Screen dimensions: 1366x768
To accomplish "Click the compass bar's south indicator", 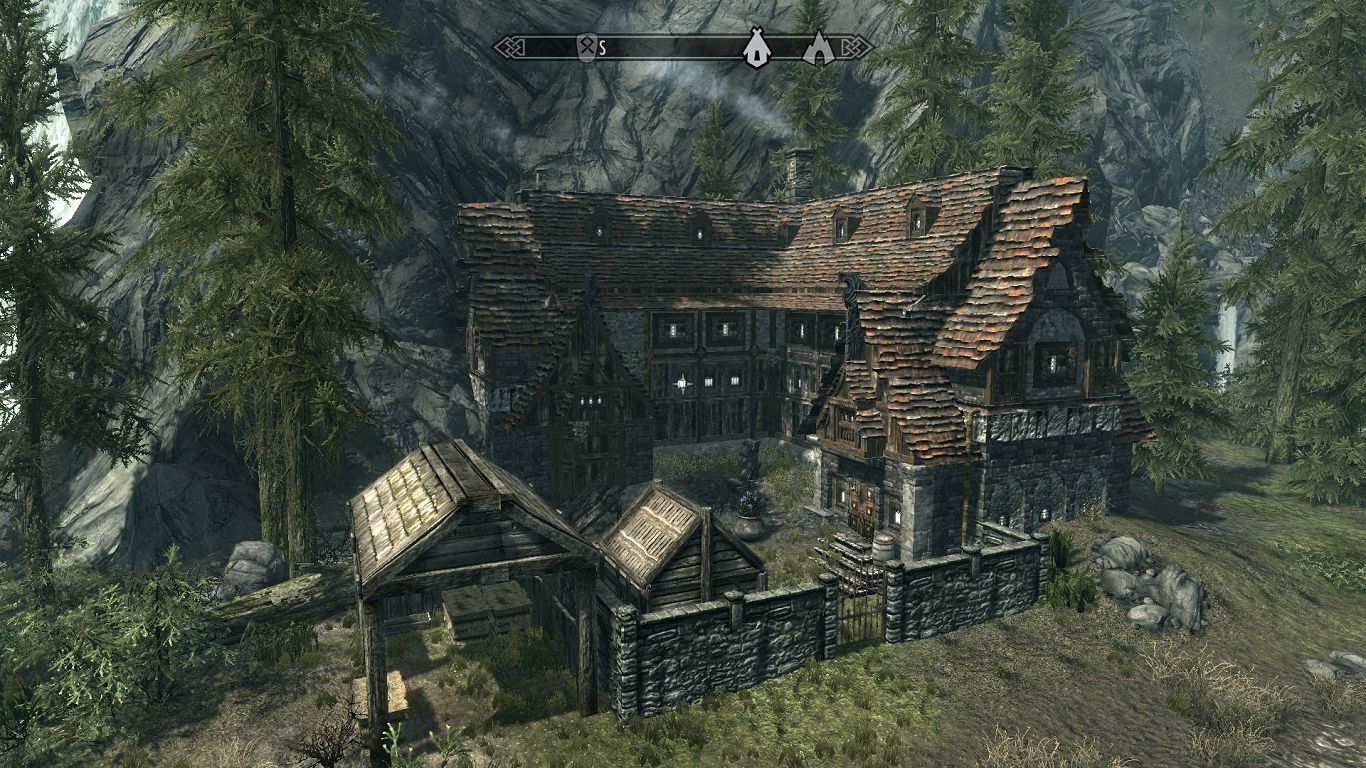I will [x=603, y=47].
